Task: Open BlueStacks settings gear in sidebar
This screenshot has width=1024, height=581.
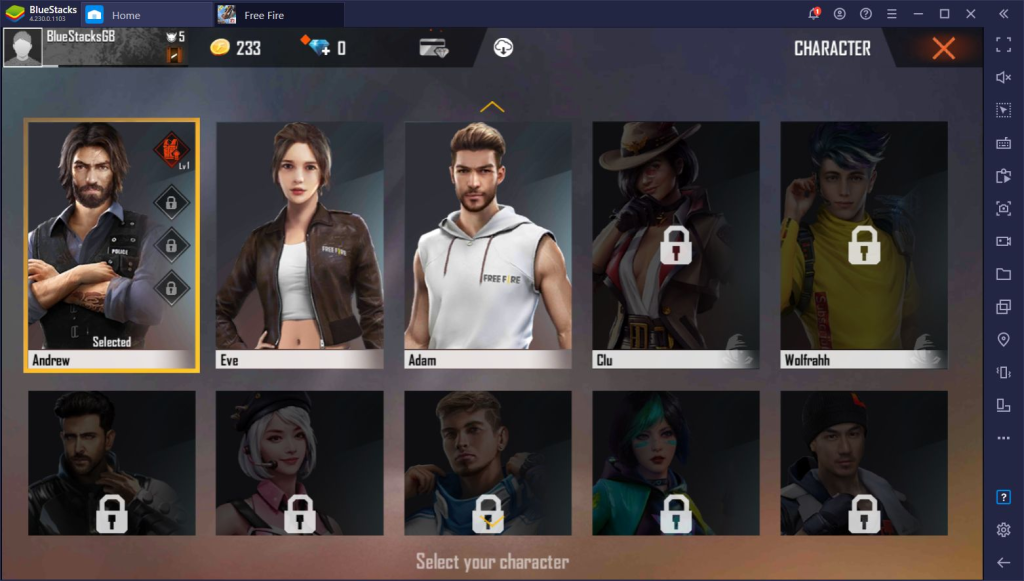Action: (x=1003, y=529)
